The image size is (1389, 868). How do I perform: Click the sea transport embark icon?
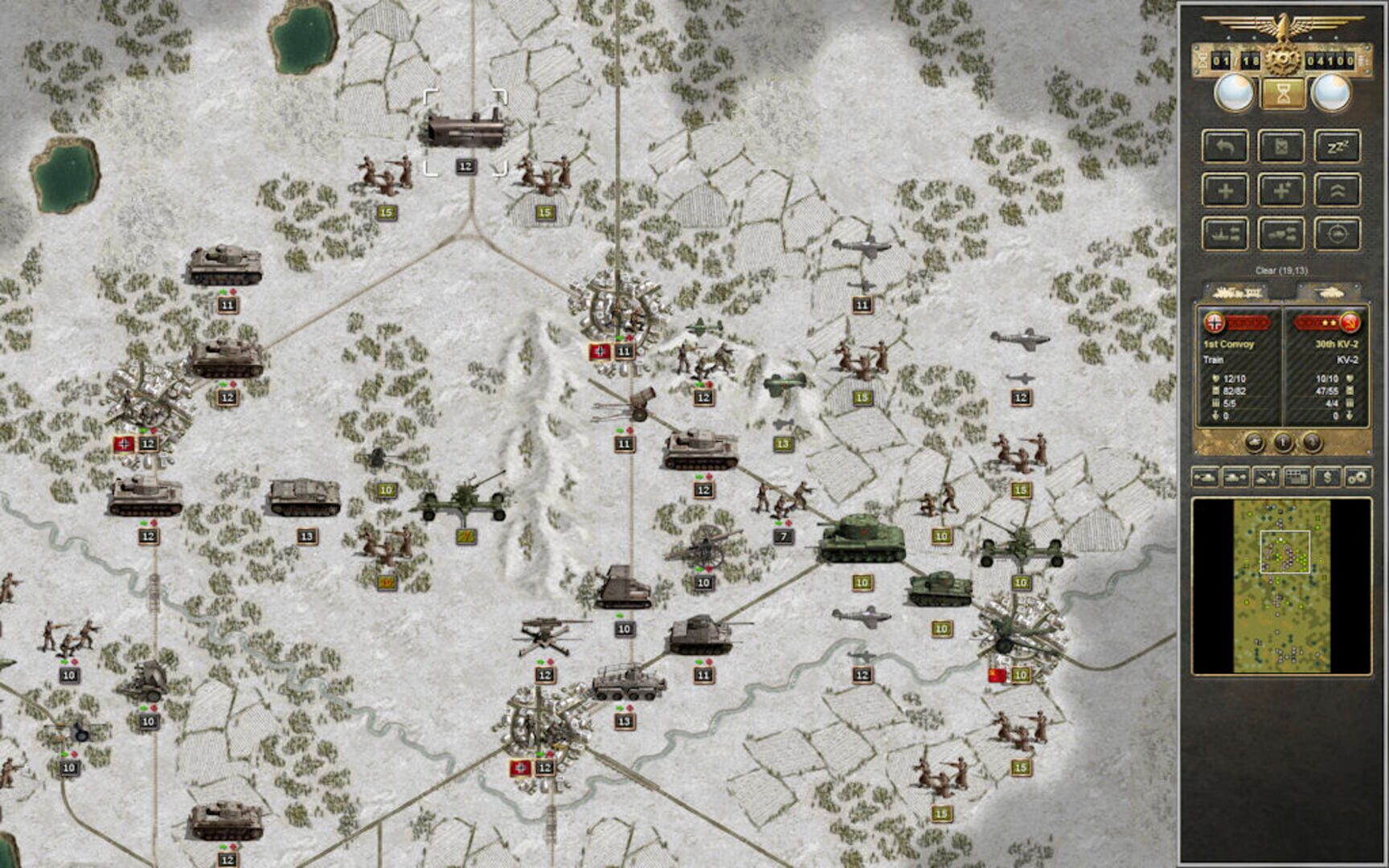(1226, 233)
